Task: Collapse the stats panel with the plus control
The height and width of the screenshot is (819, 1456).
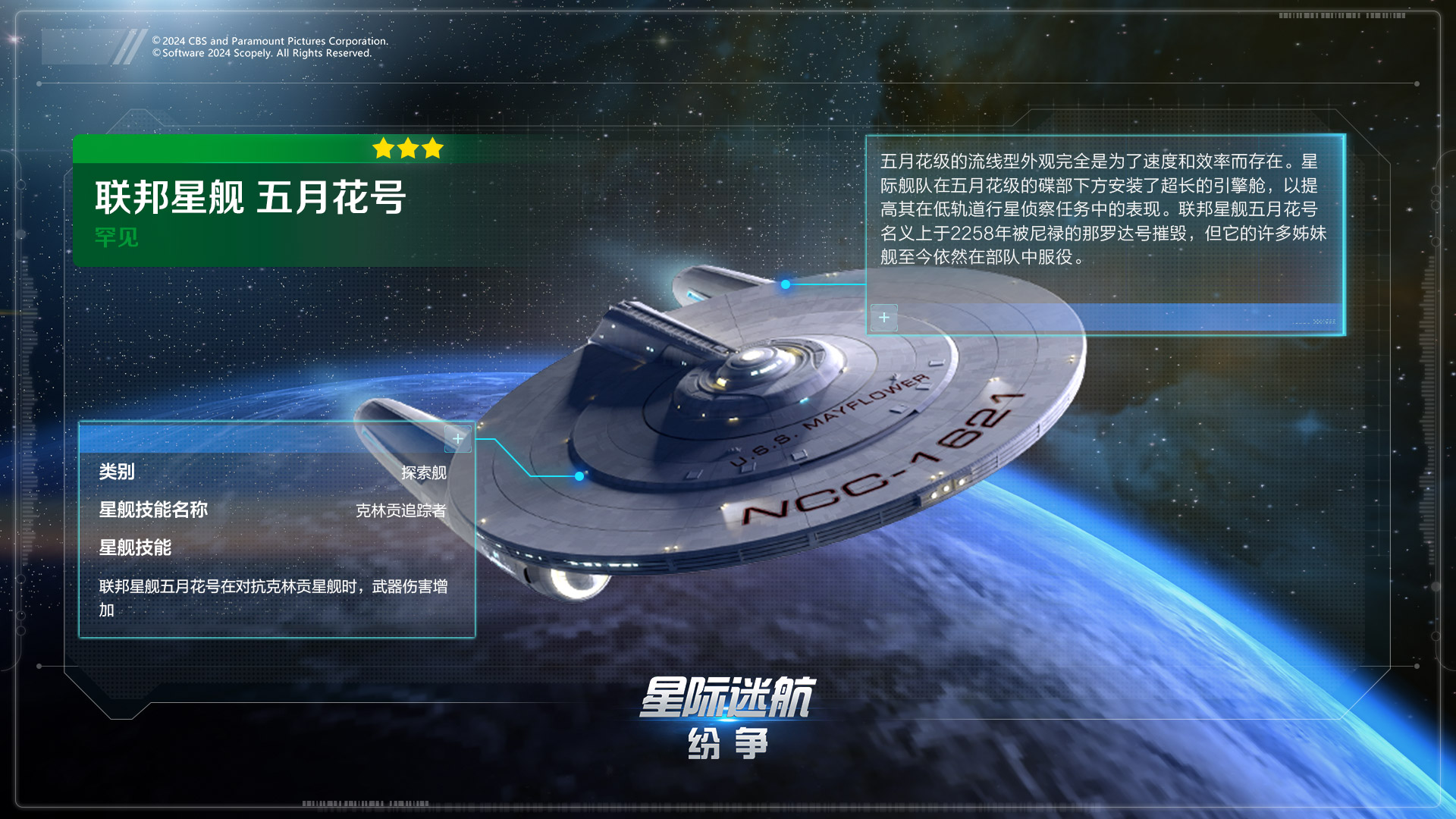Action: point(458,438)
